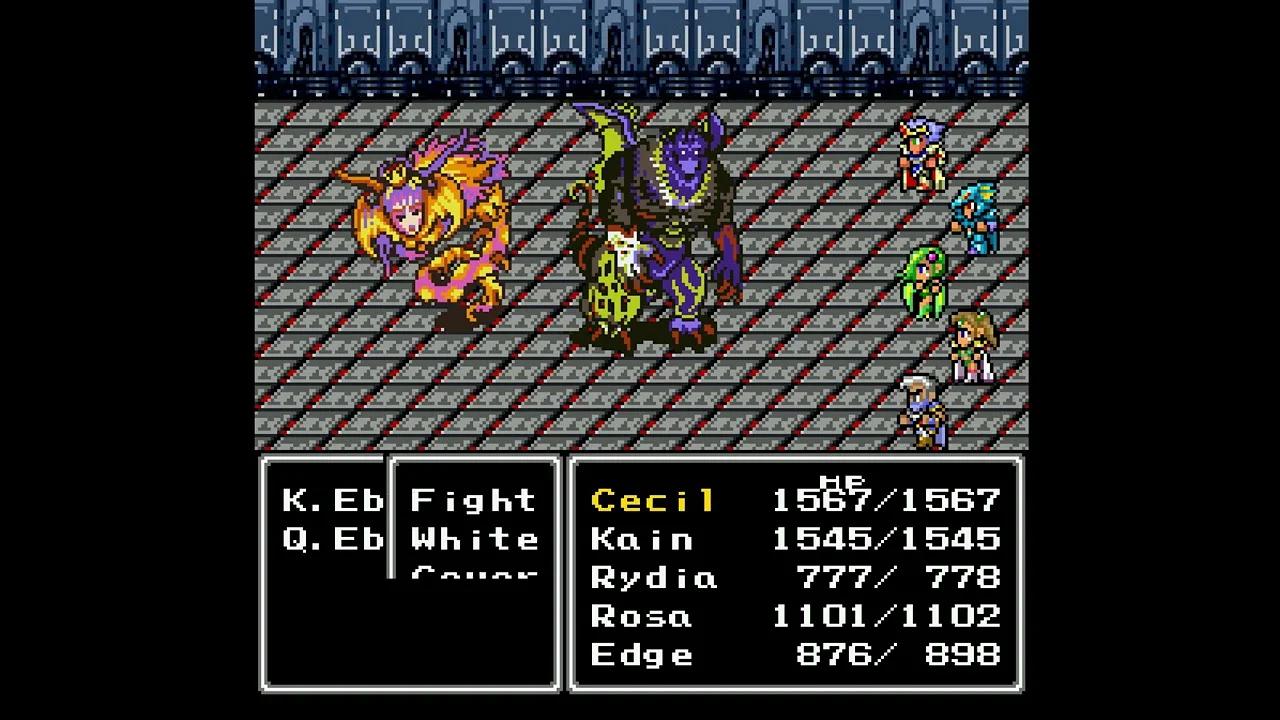The image size is (1280, 720).
Task: Click Cecil's highlighted yellow name
Action: (x=652, y=500)
